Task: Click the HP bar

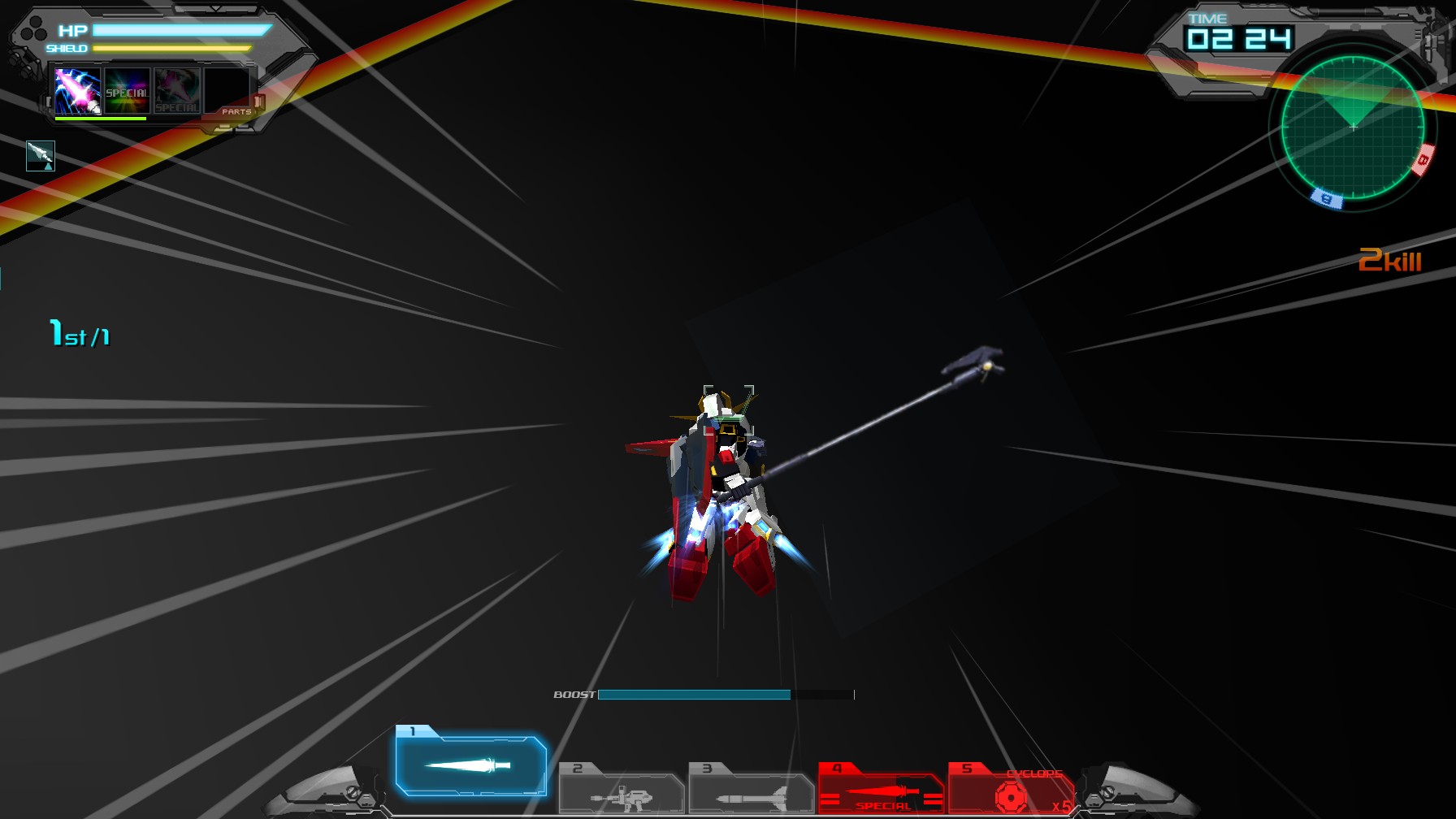Action: [x=179, y=31]
